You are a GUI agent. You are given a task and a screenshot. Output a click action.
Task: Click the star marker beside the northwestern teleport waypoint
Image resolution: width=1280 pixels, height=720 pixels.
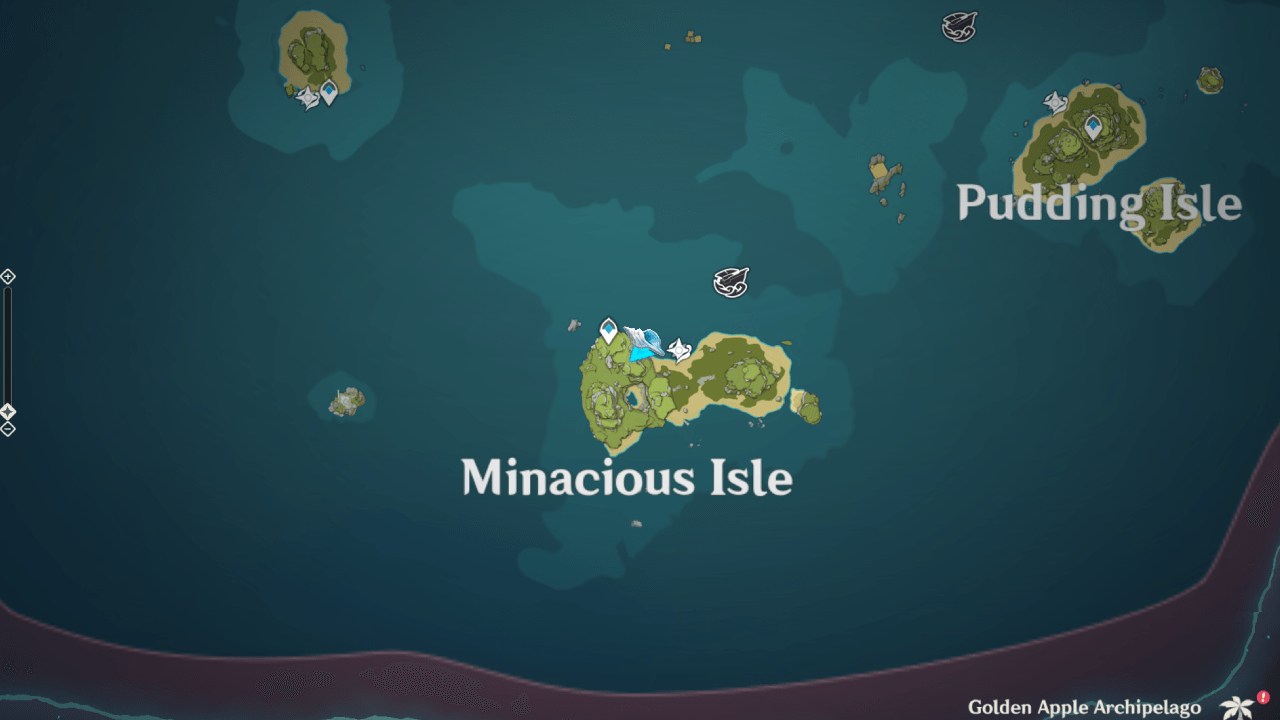pos(305,96)
